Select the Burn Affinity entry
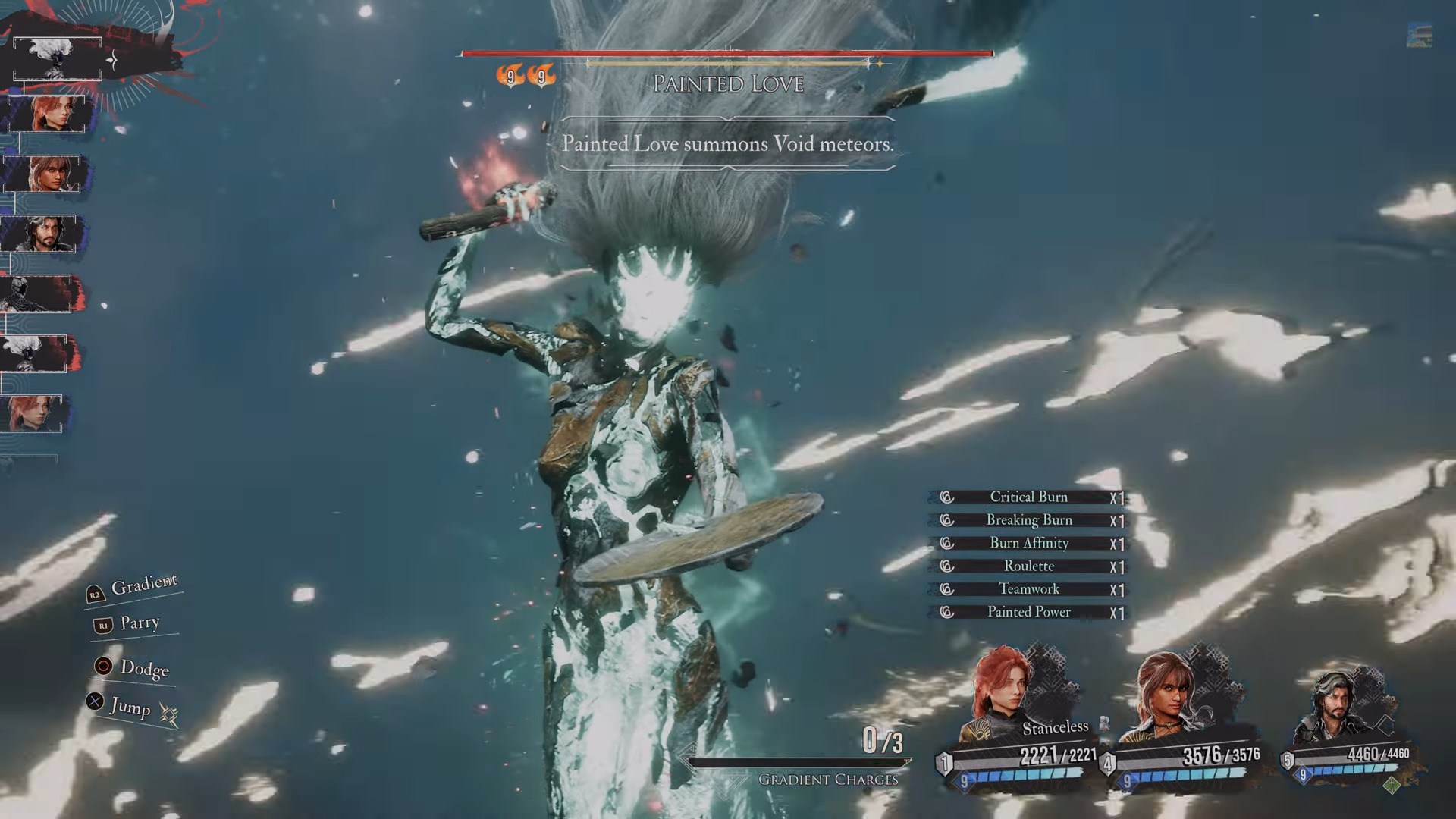This screenshot has height=819, width=1456. click(1028, 543)
